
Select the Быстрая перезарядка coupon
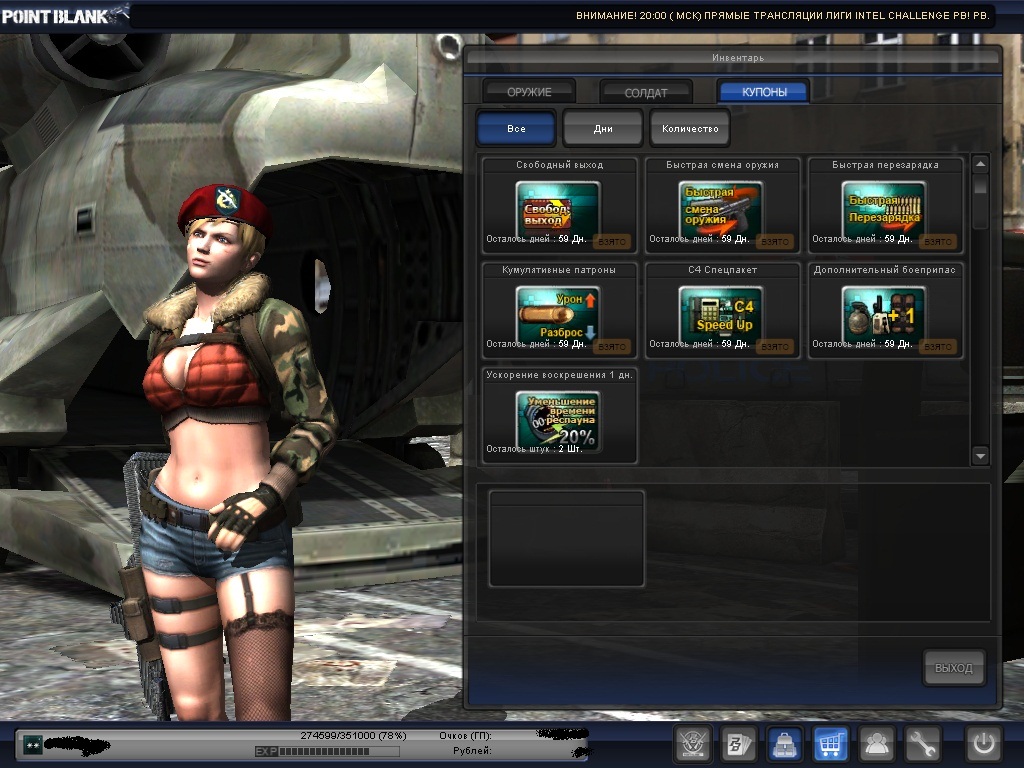pos(885,210)
